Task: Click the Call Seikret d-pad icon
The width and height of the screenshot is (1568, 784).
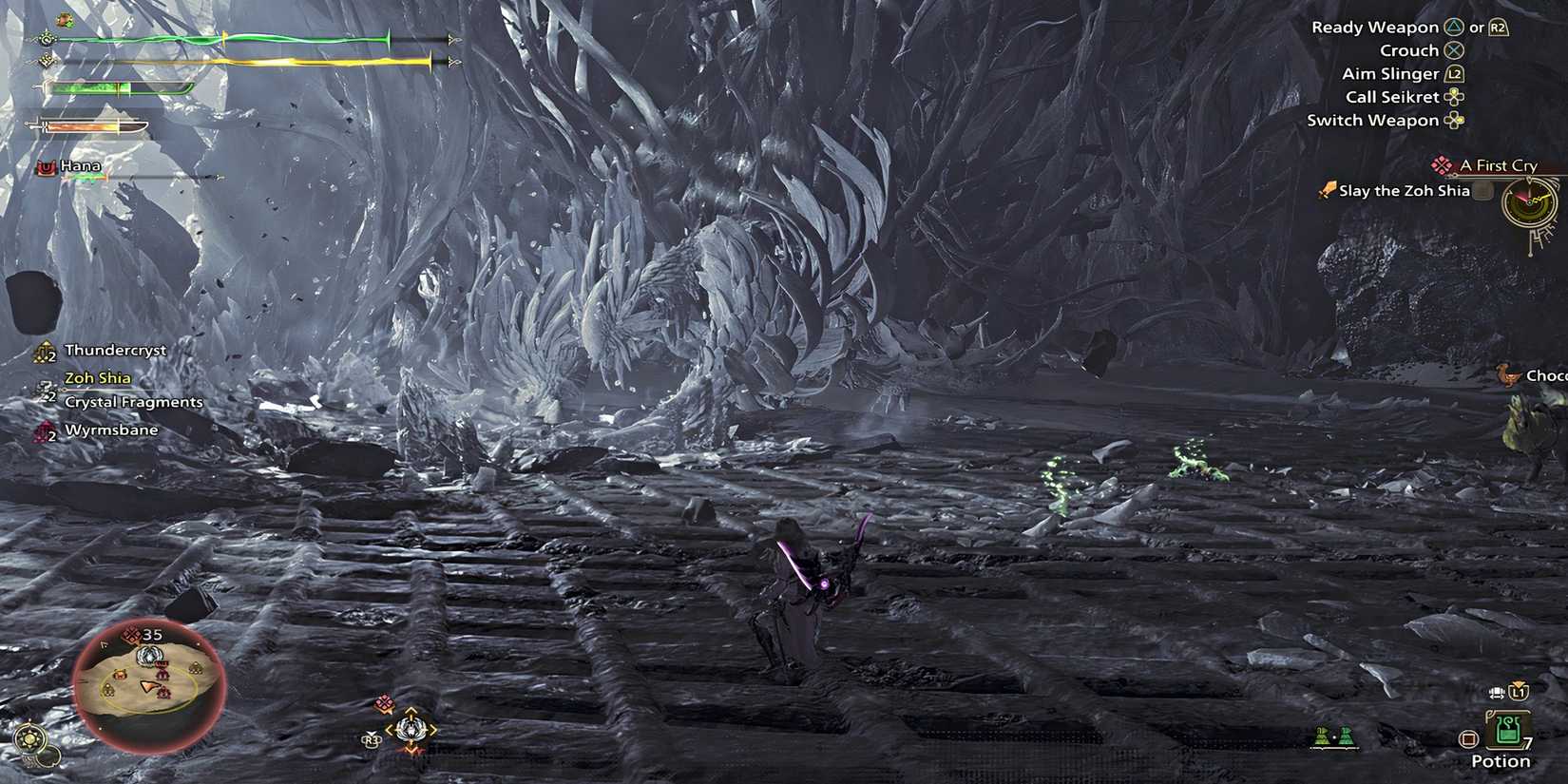Action: pos(1455,97)
